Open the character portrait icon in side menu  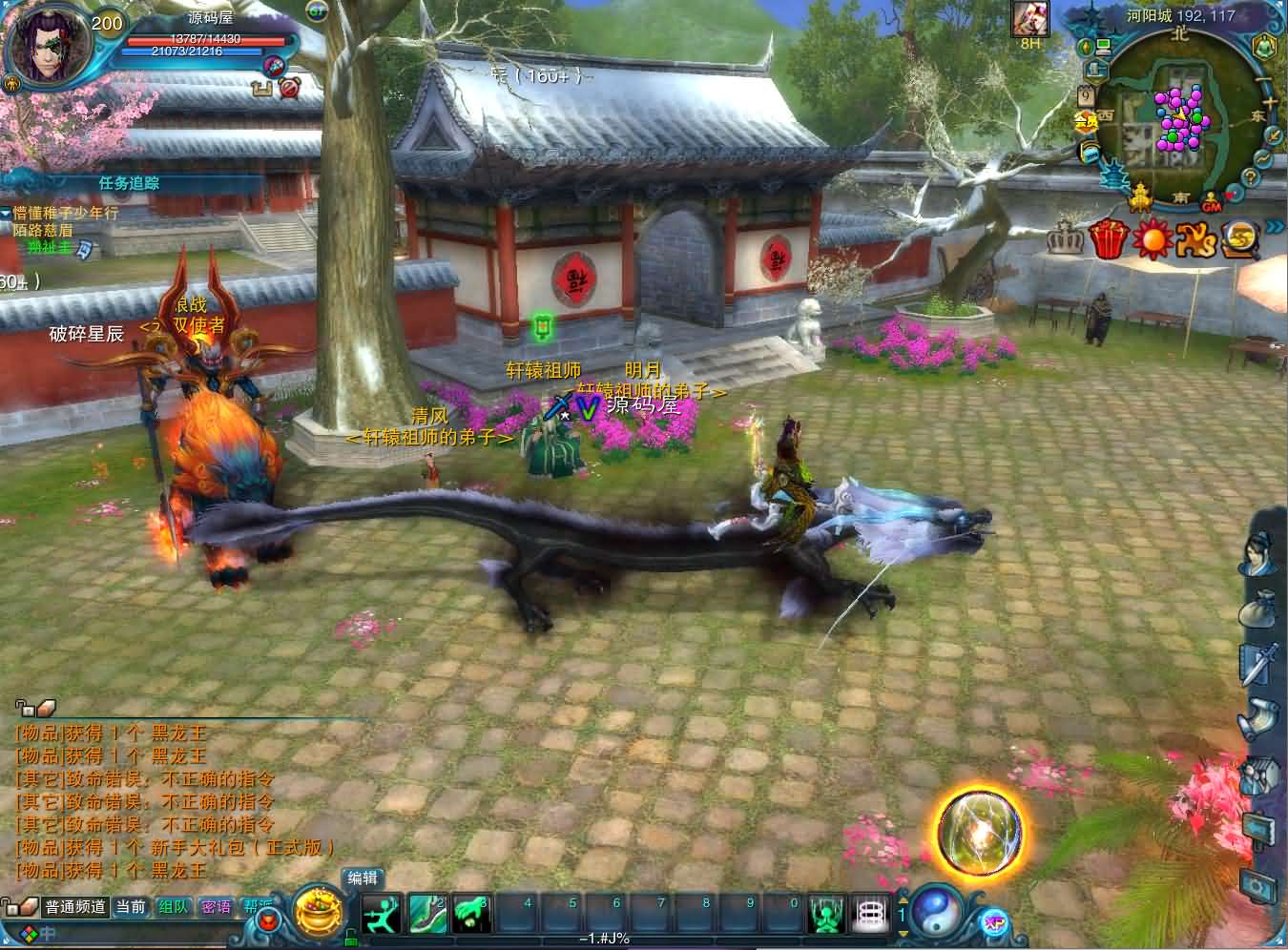tap(1257, 554)
